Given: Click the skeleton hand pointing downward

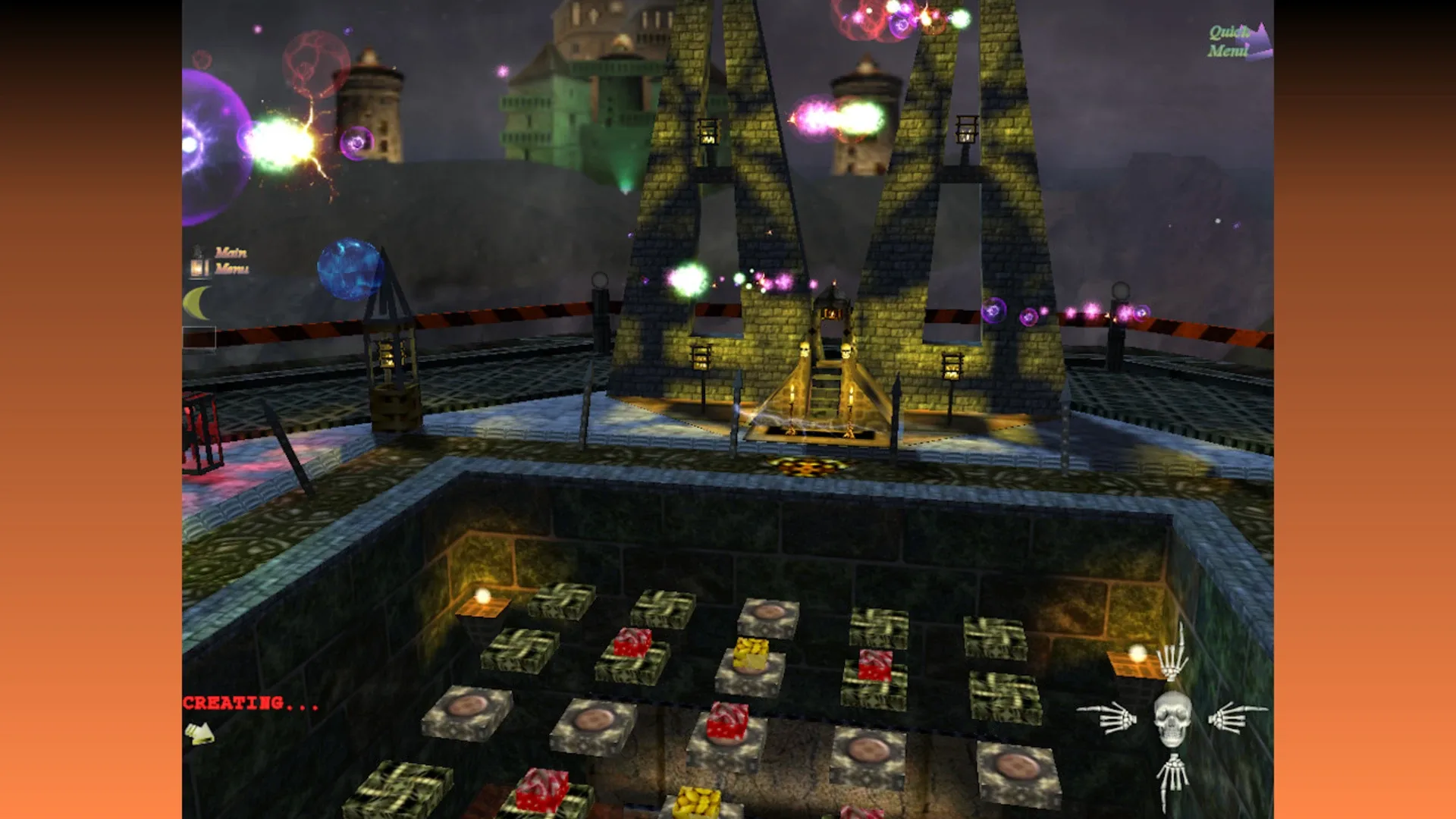Looking at the screenshot, I should pyautogui.click(x=1173, y=773).
